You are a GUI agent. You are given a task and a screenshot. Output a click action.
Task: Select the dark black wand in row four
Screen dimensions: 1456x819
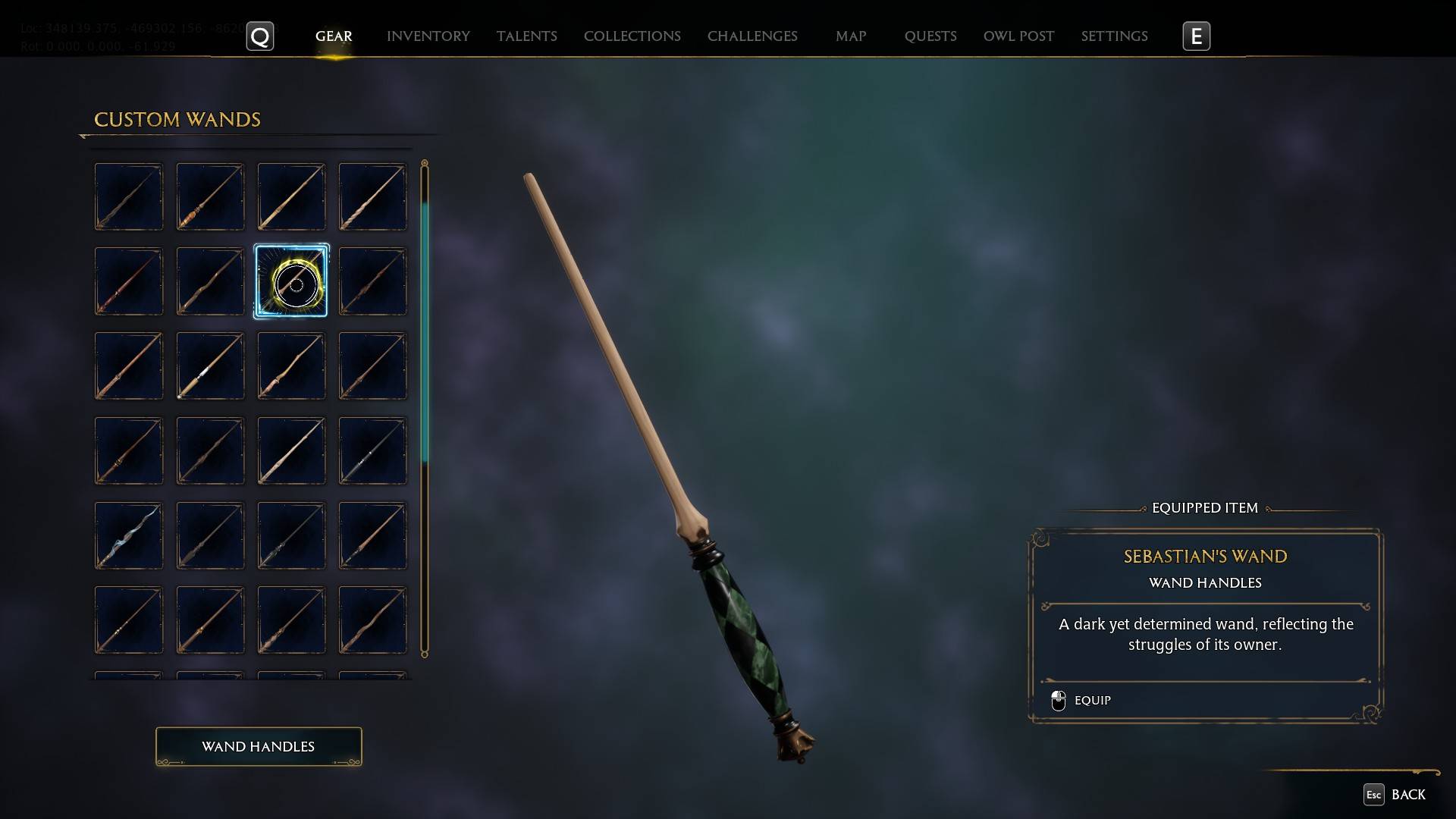click(210, 450)
